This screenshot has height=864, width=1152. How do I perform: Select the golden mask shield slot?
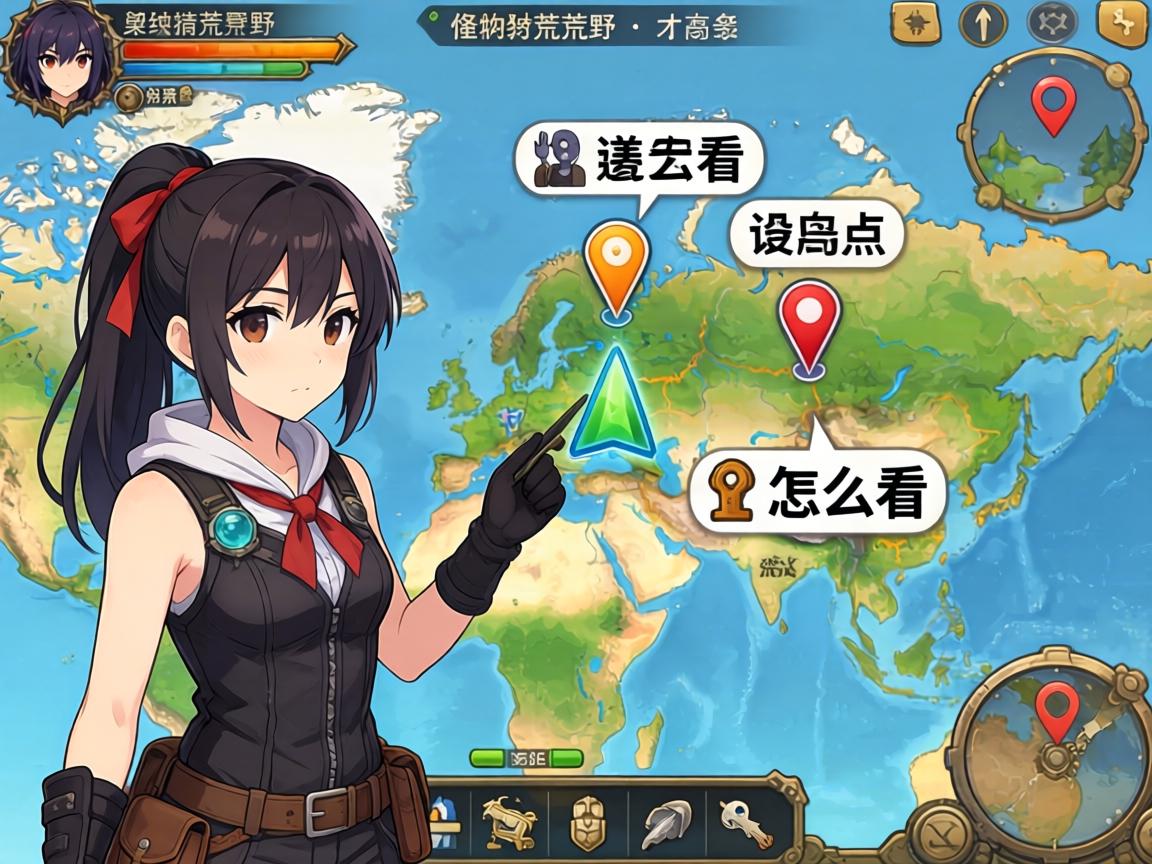(x=588, y=824)
